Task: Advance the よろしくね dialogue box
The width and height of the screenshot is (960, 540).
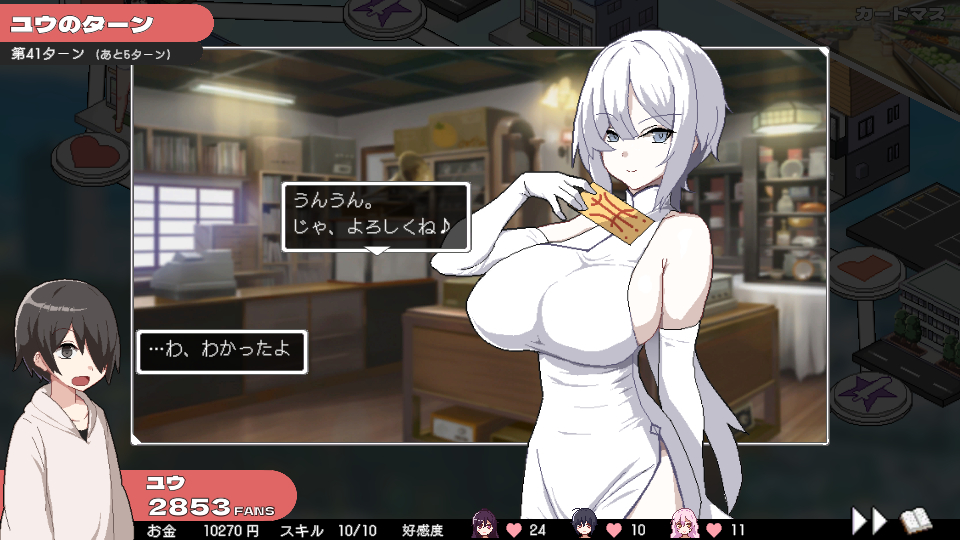Action: click(x=375, y=217)
